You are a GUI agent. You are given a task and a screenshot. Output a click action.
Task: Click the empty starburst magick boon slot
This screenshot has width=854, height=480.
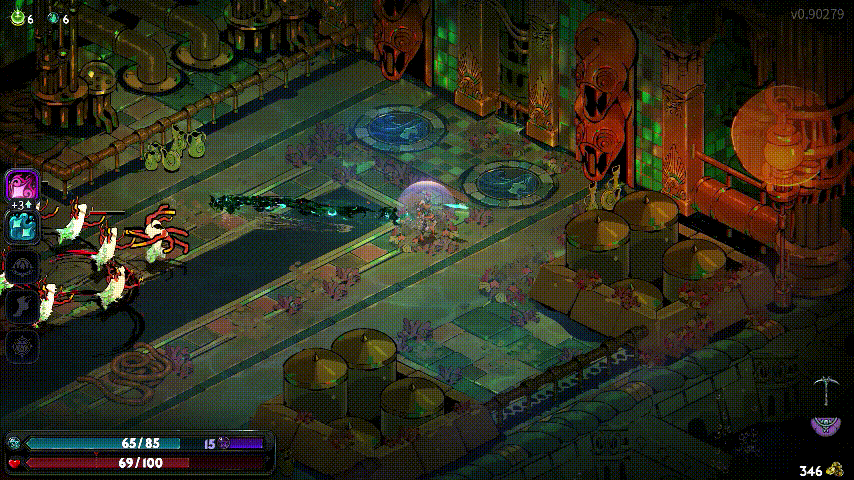(x=21, y=346)
